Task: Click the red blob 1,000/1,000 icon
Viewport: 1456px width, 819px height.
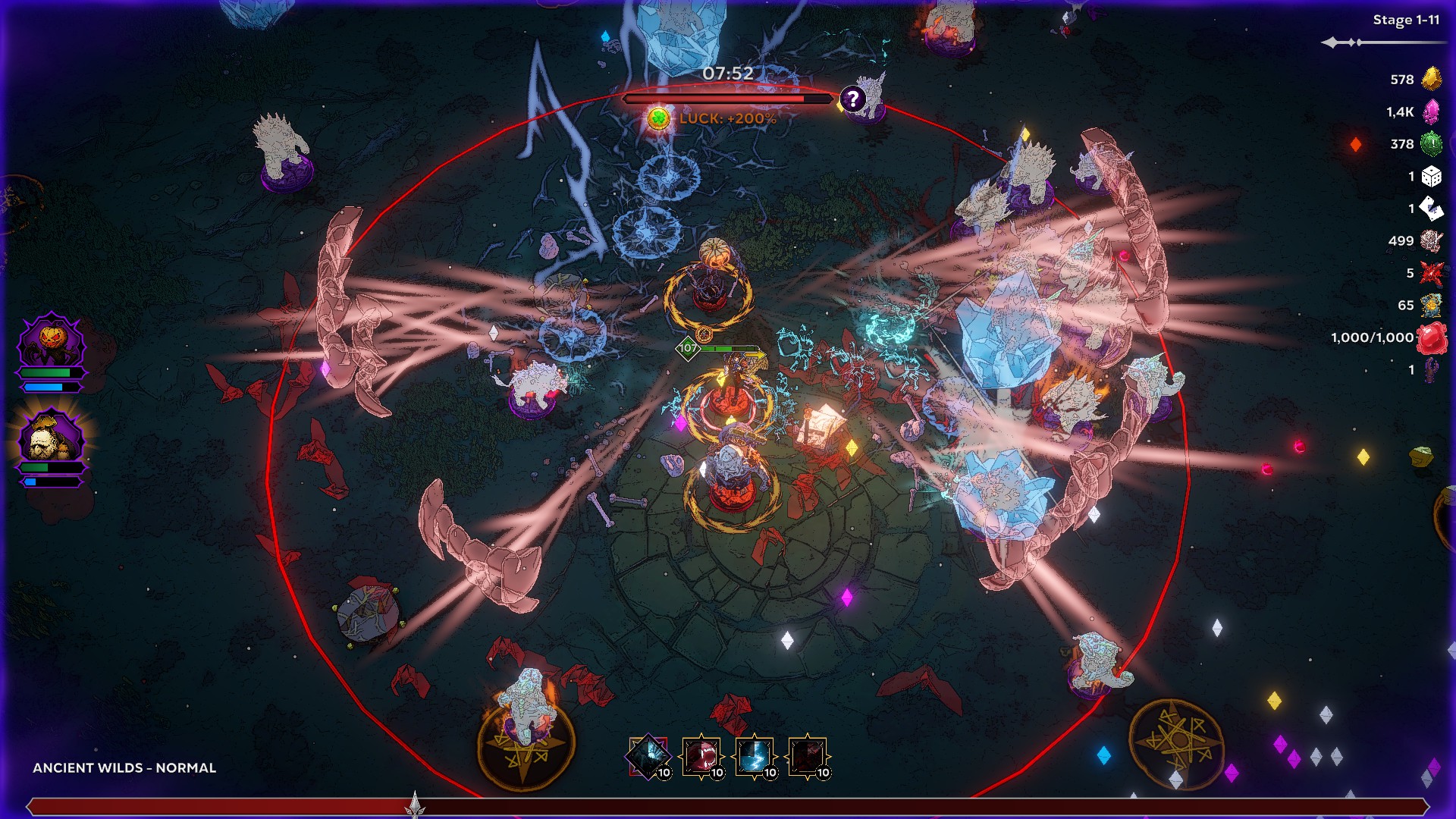Action: click(1431, 338)
